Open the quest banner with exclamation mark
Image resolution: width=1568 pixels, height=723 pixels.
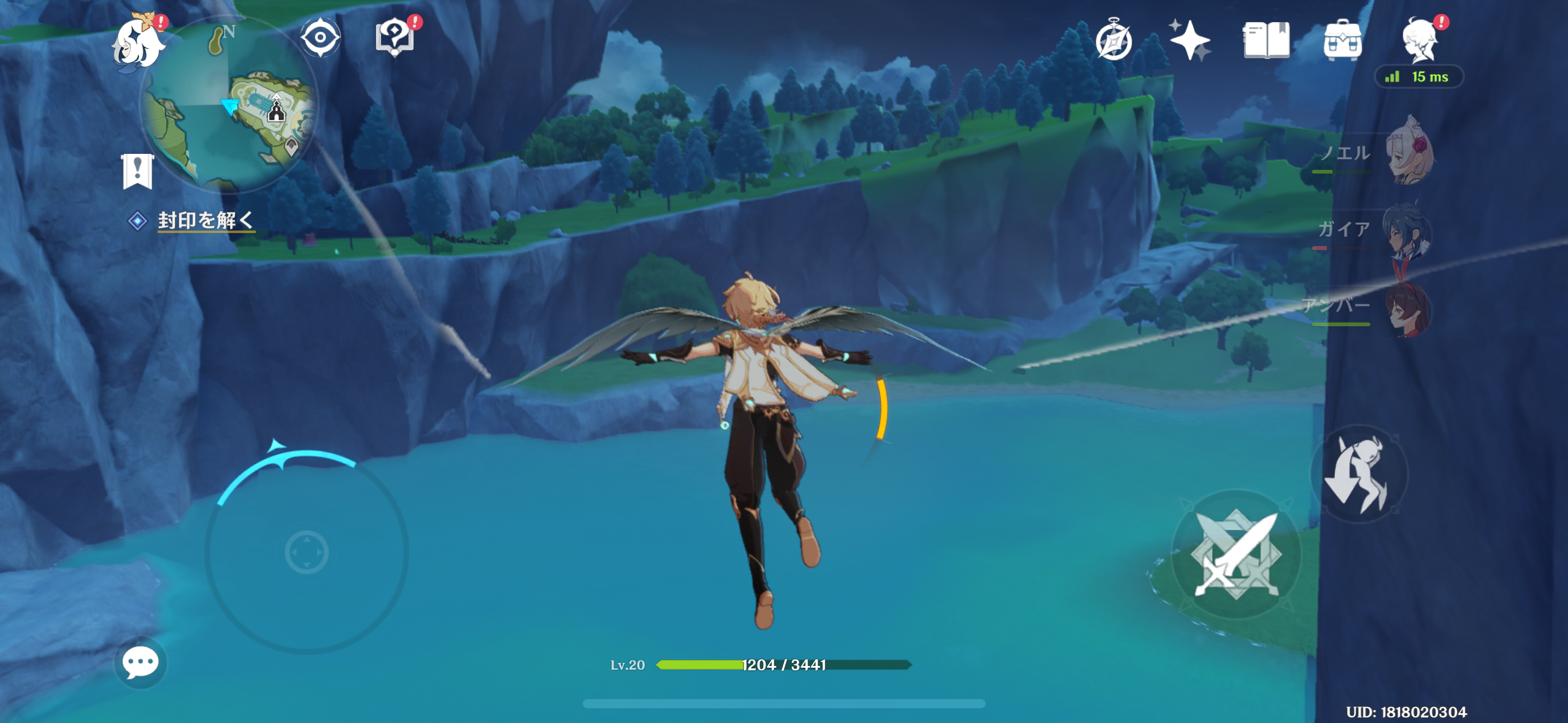click(x=137, y=171)
